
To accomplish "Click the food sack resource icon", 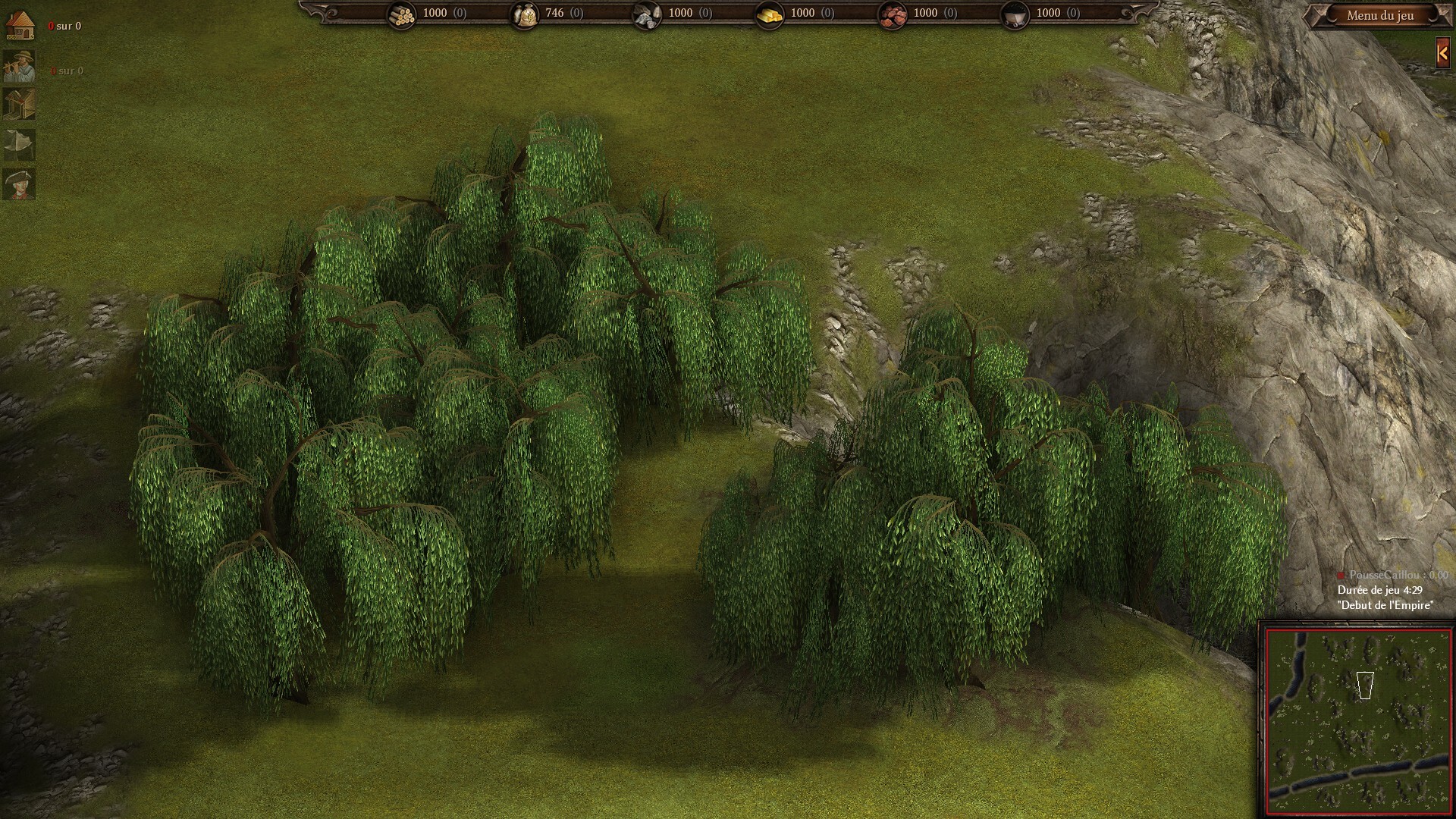I will (524, 14).
